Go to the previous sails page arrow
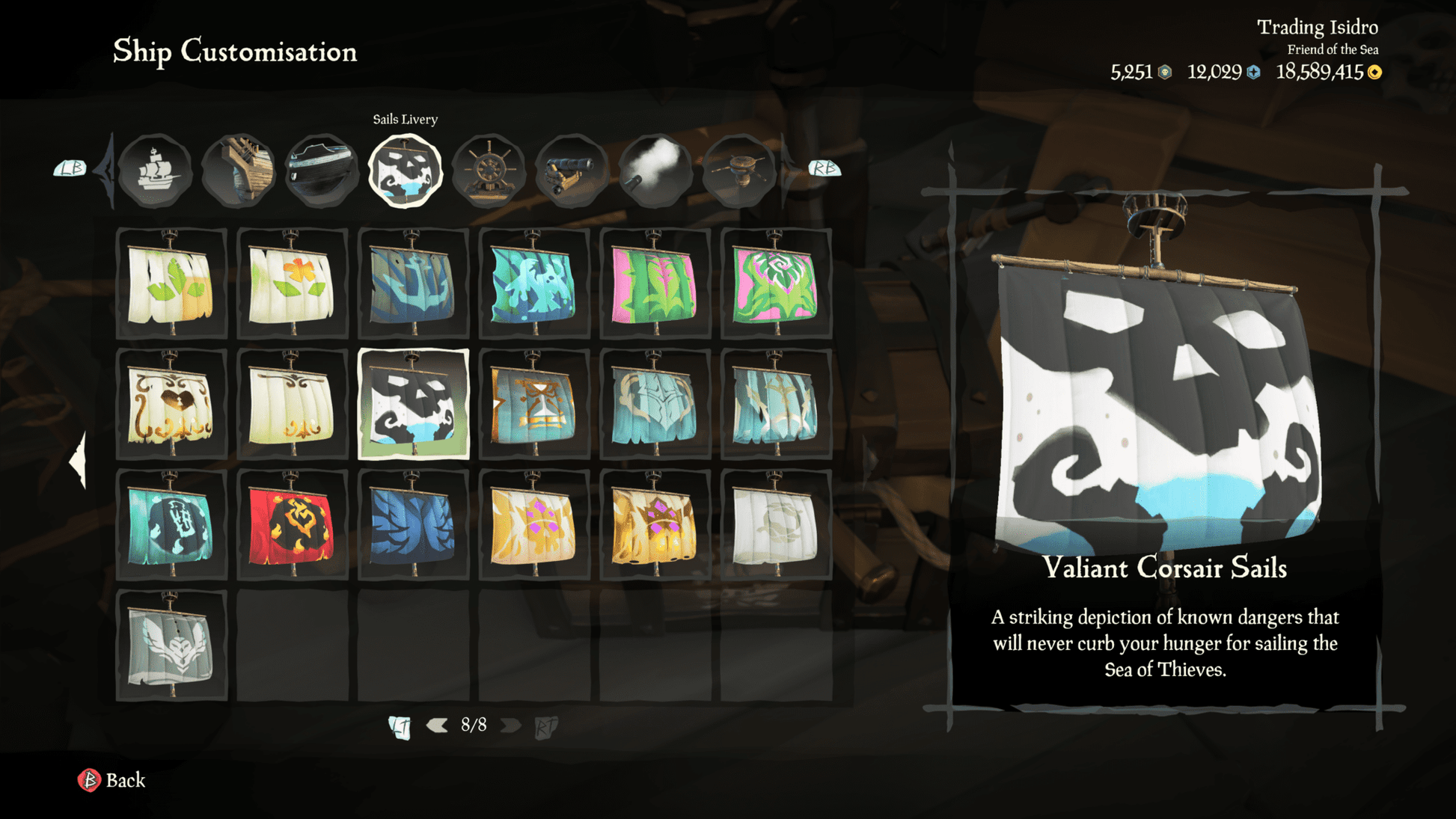 point(437,725)
